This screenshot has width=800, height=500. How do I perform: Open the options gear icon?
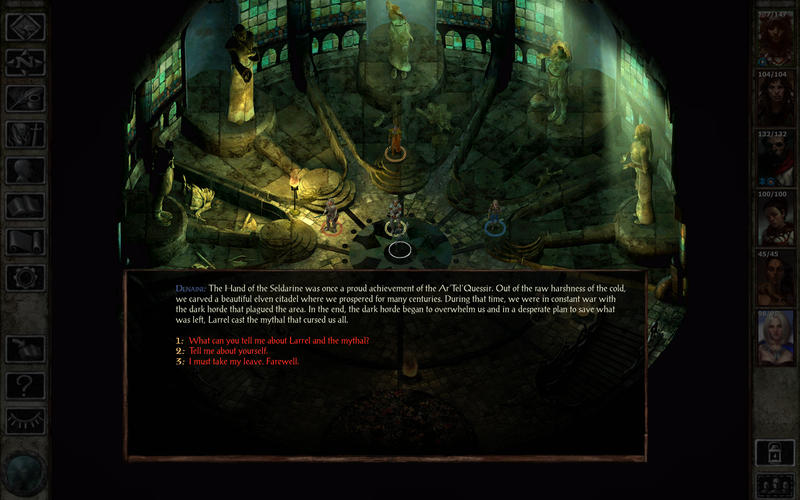click(x=25, y=278)
